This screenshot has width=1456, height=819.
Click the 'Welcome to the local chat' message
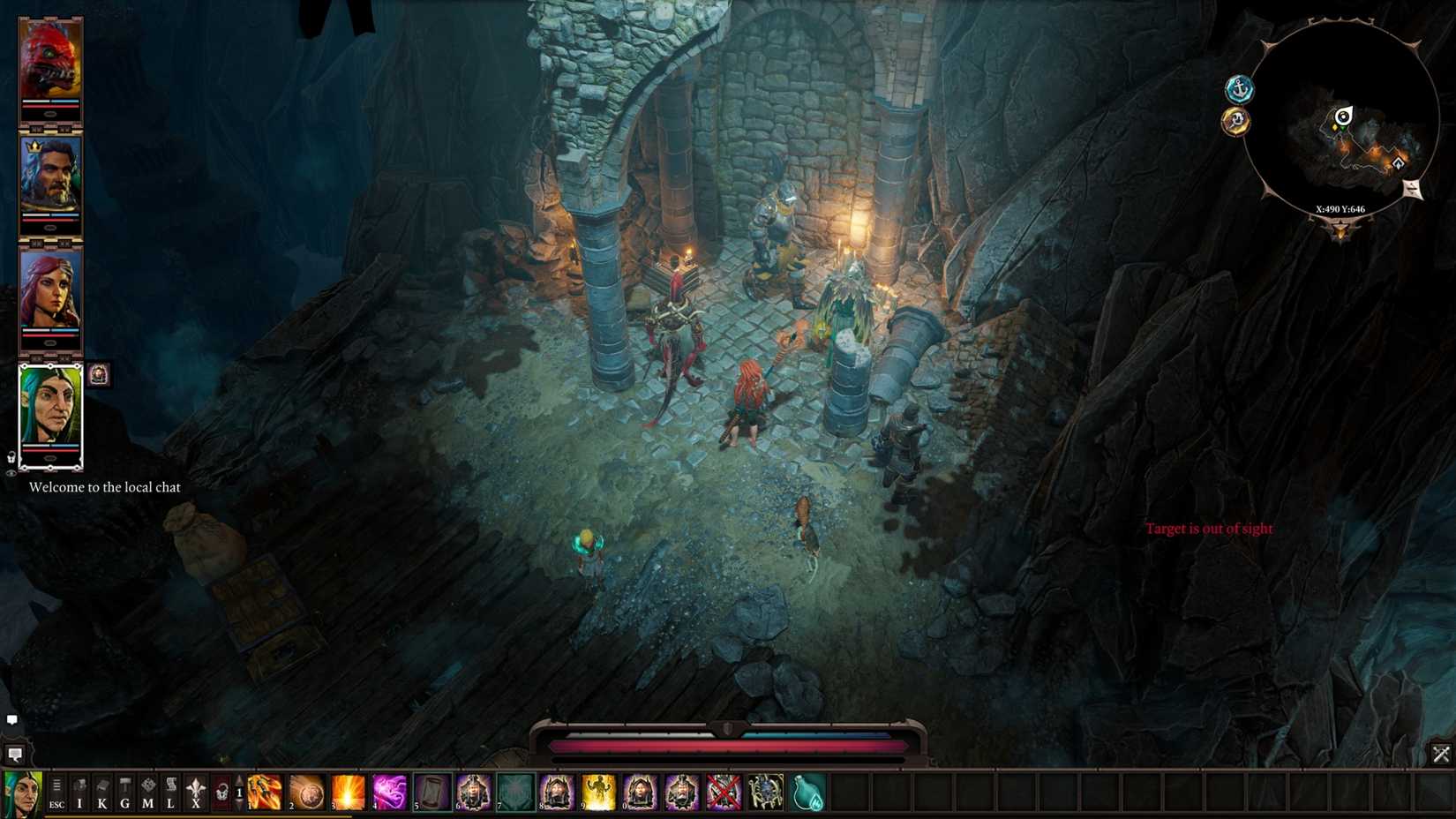coord(106,486)
